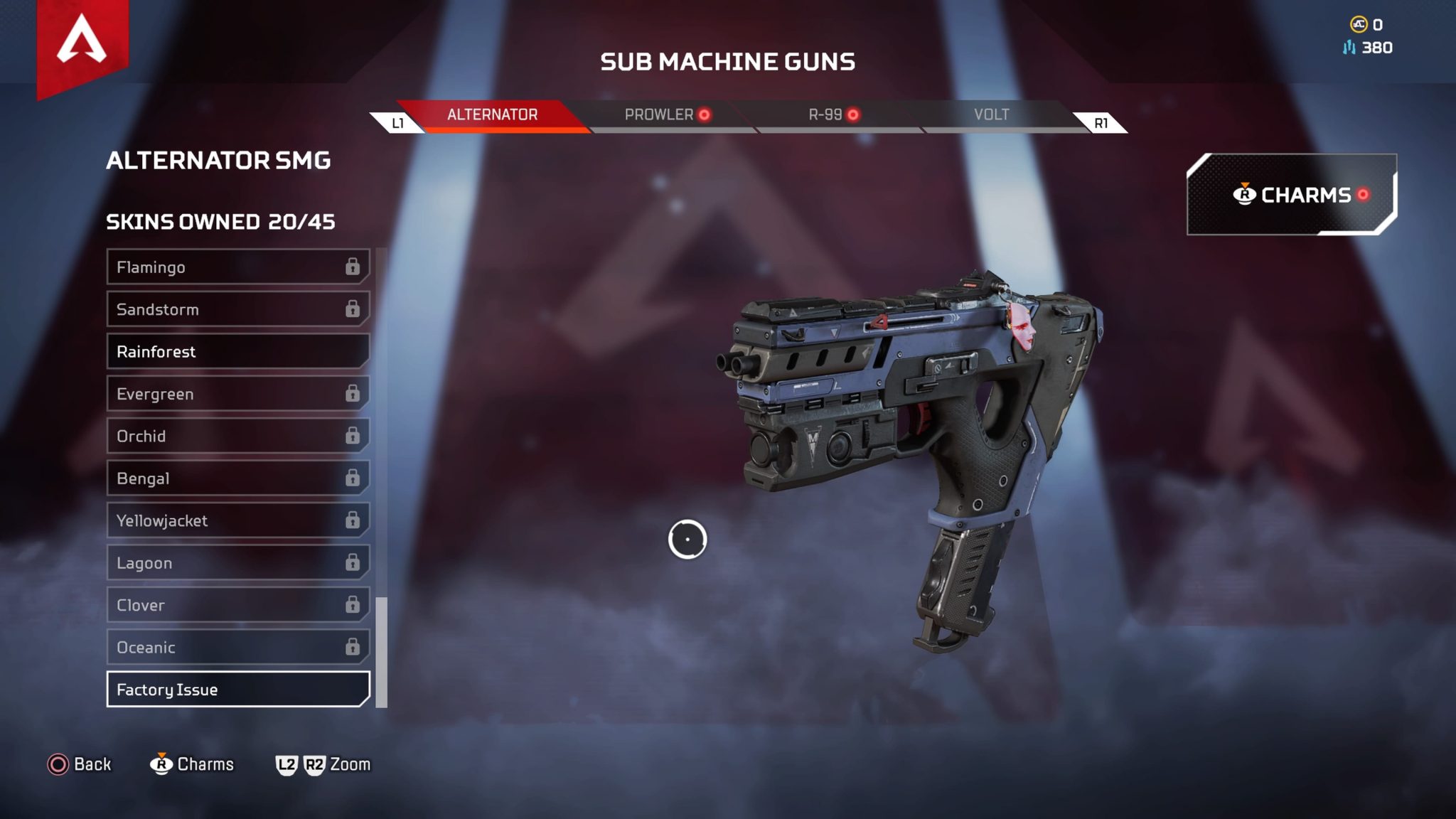Select the Clover skin
The image size is (1456, 819).
[x=237, y=605]
